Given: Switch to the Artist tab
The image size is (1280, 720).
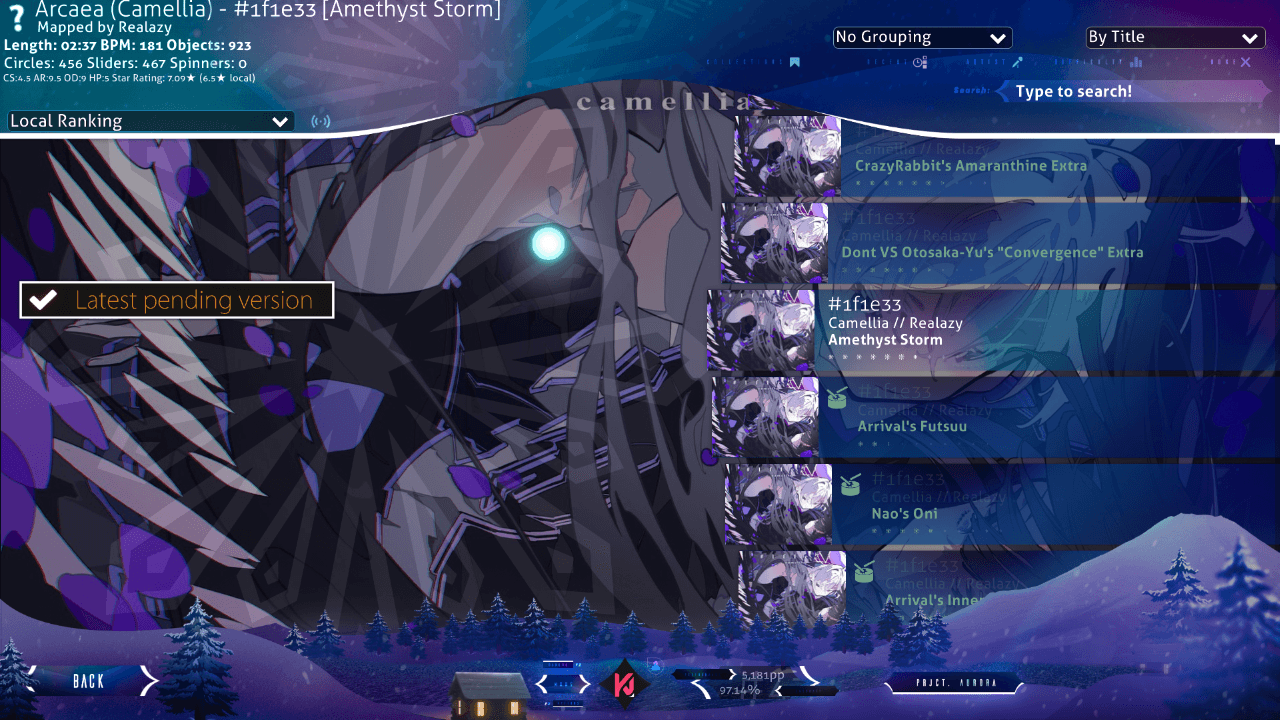Looking at the screenshot, I should click(x=1017, y=62).
